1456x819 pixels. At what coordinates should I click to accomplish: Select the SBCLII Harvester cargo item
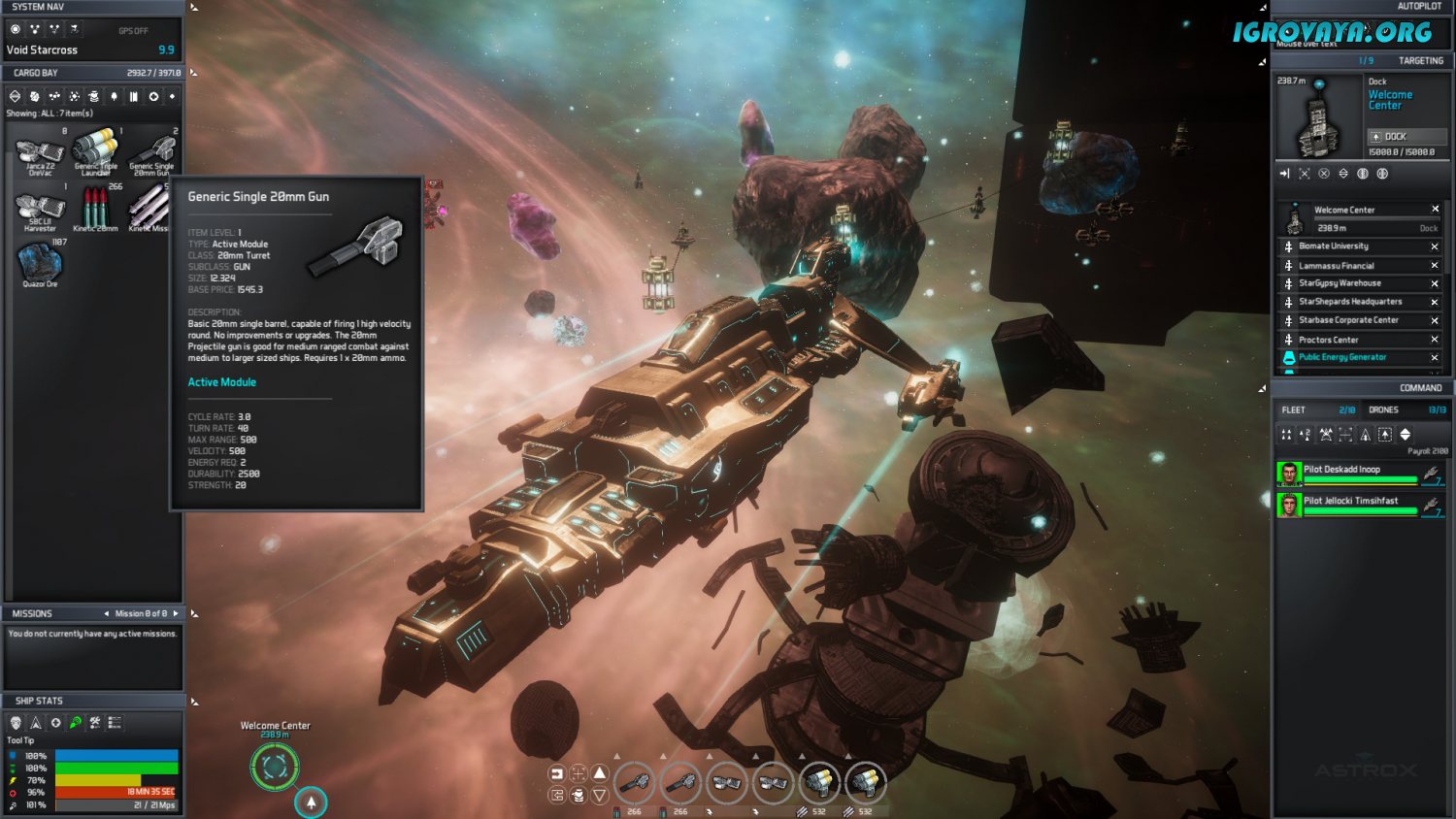tap(40, 209)
